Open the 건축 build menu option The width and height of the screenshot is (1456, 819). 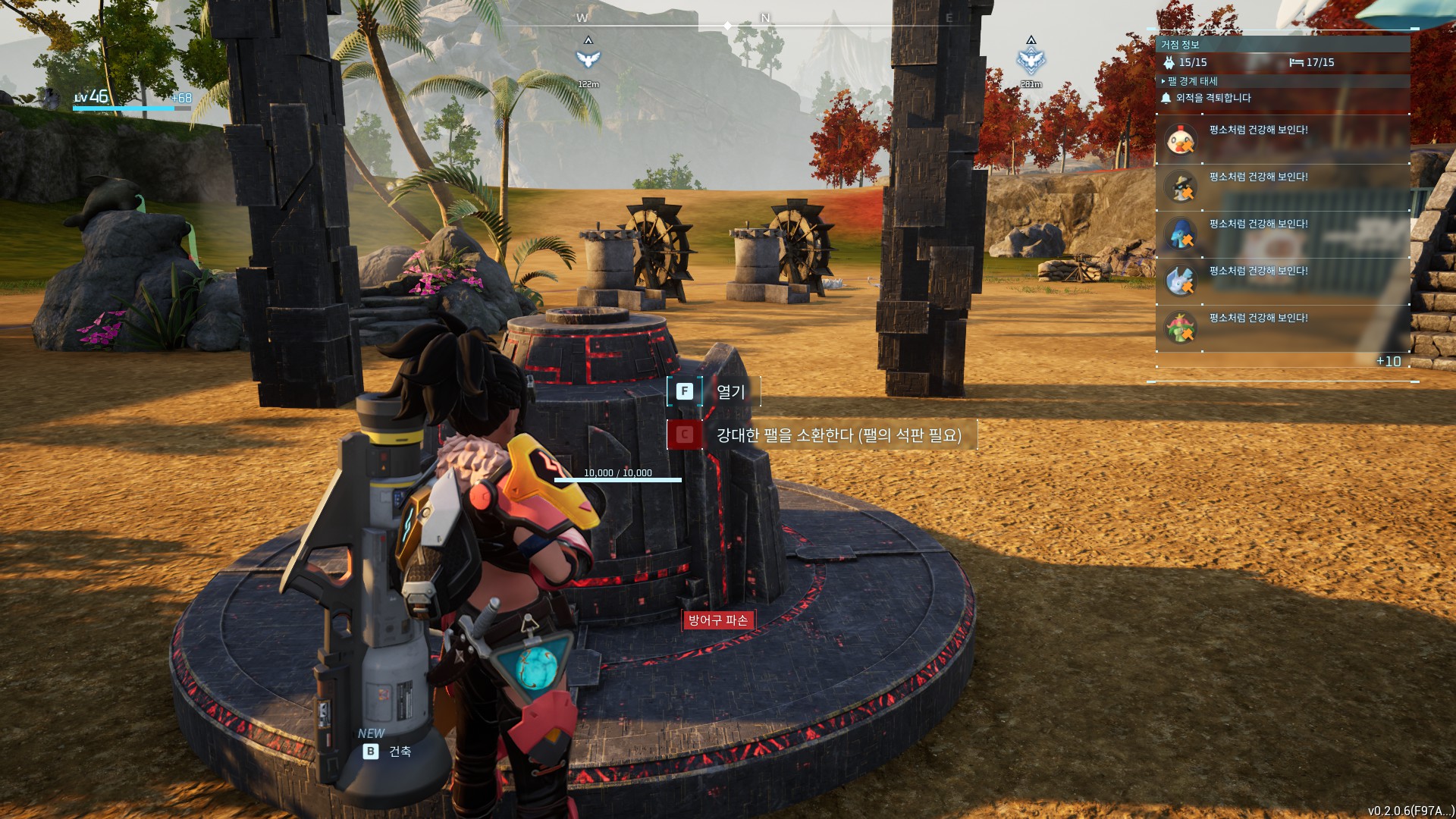tap(388, 752)
